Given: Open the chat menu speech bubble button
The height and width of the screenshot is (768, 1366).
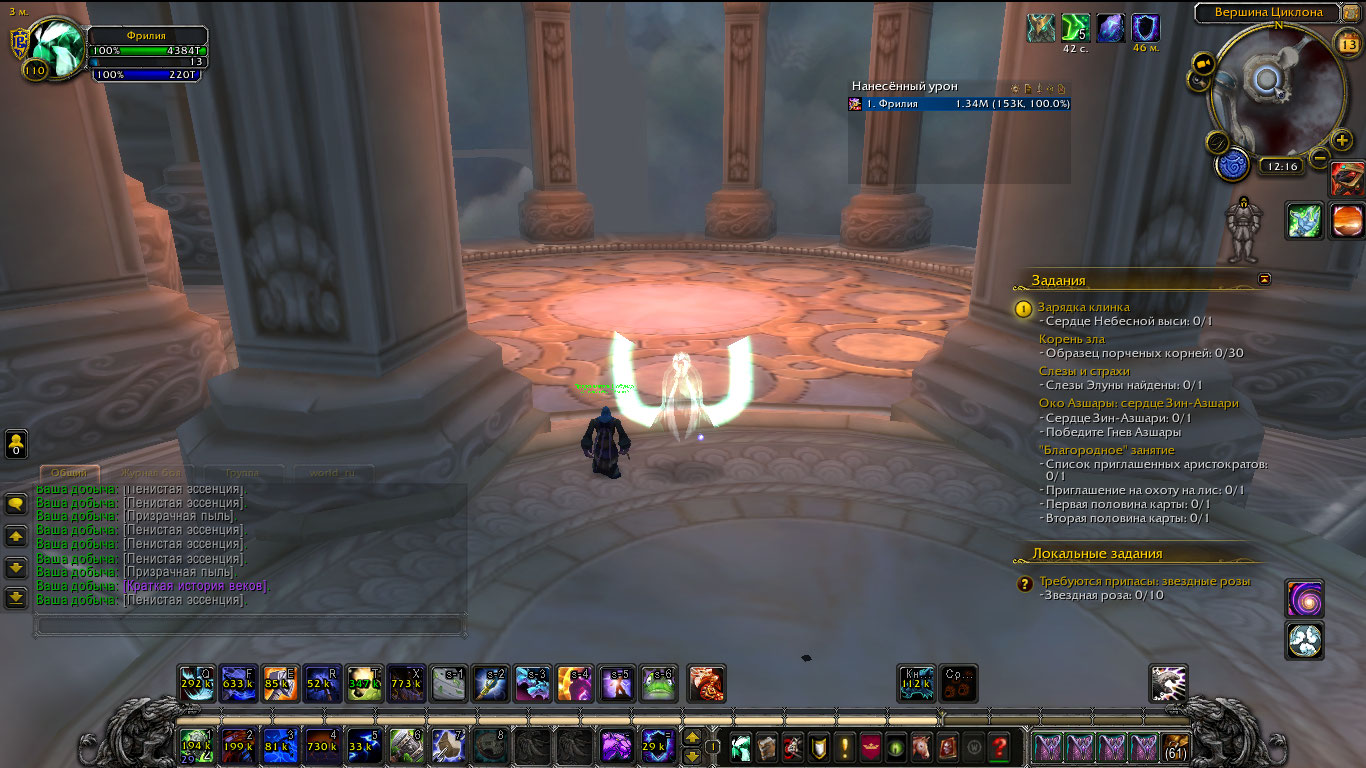Looking at the screenshot, I should (16, 503).
